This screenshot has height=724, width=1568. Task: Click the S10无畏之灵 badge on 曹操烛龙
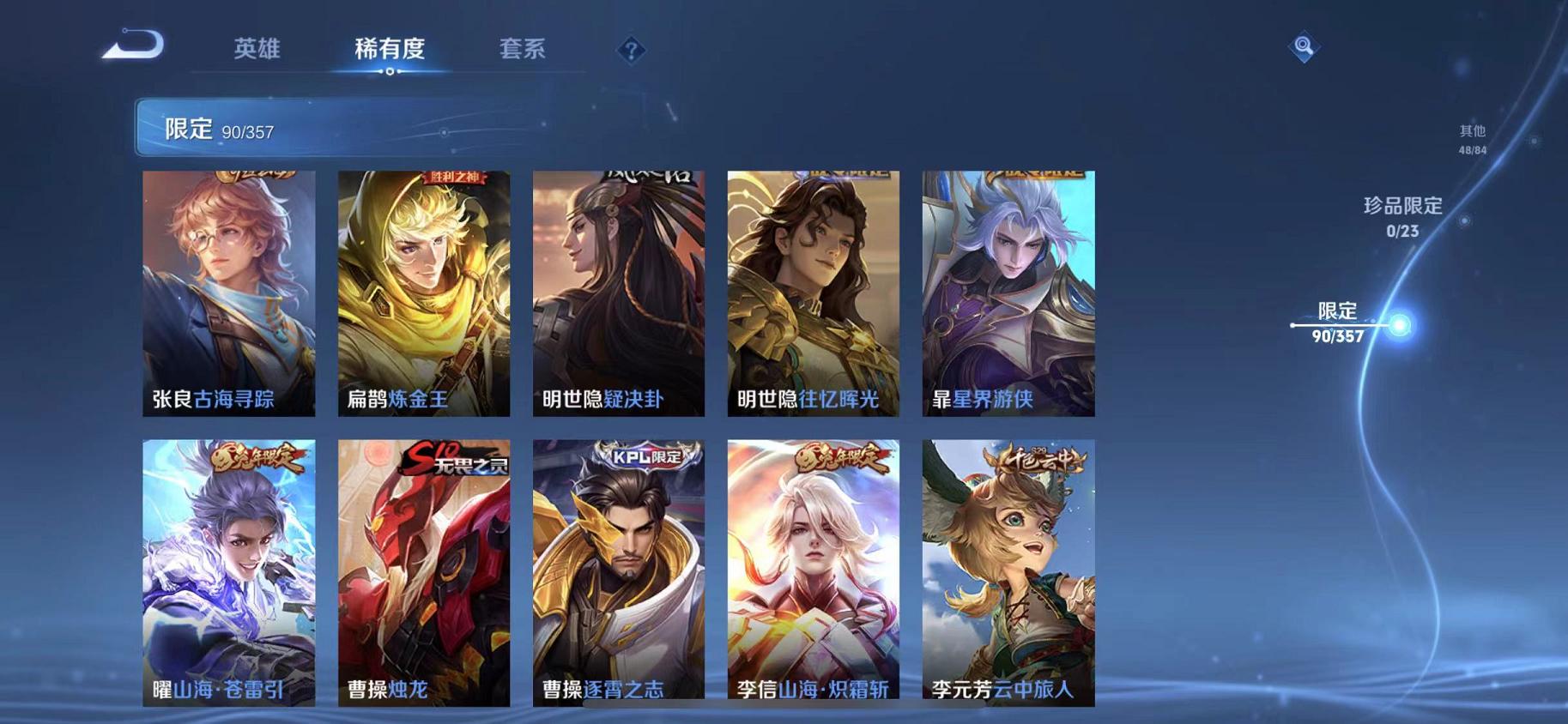(452, 462)
